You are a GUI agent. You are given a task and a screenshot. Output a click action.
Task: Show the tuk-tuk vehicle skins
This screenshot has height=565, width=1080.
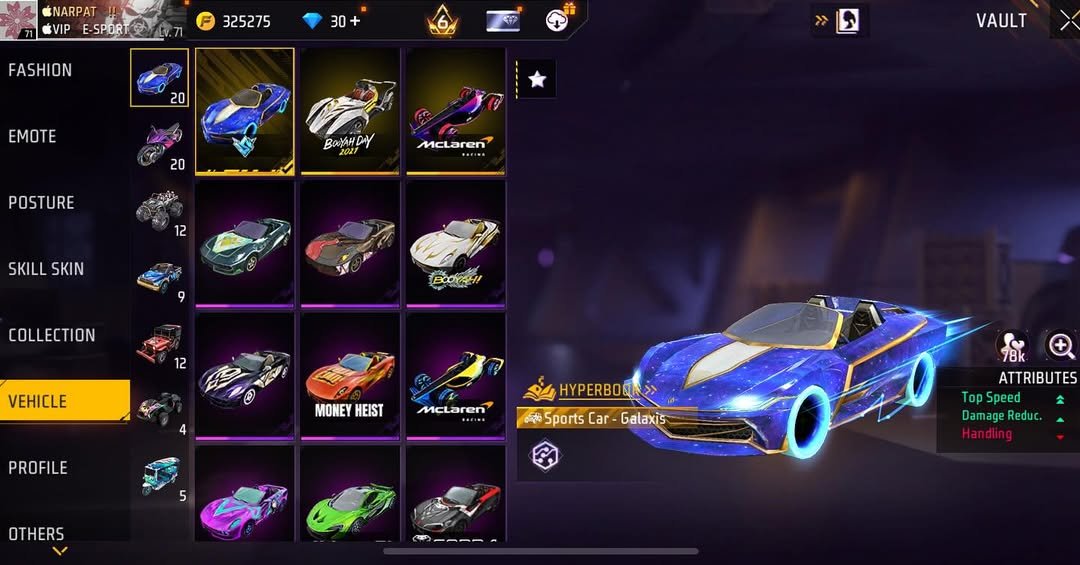point(159,476)
